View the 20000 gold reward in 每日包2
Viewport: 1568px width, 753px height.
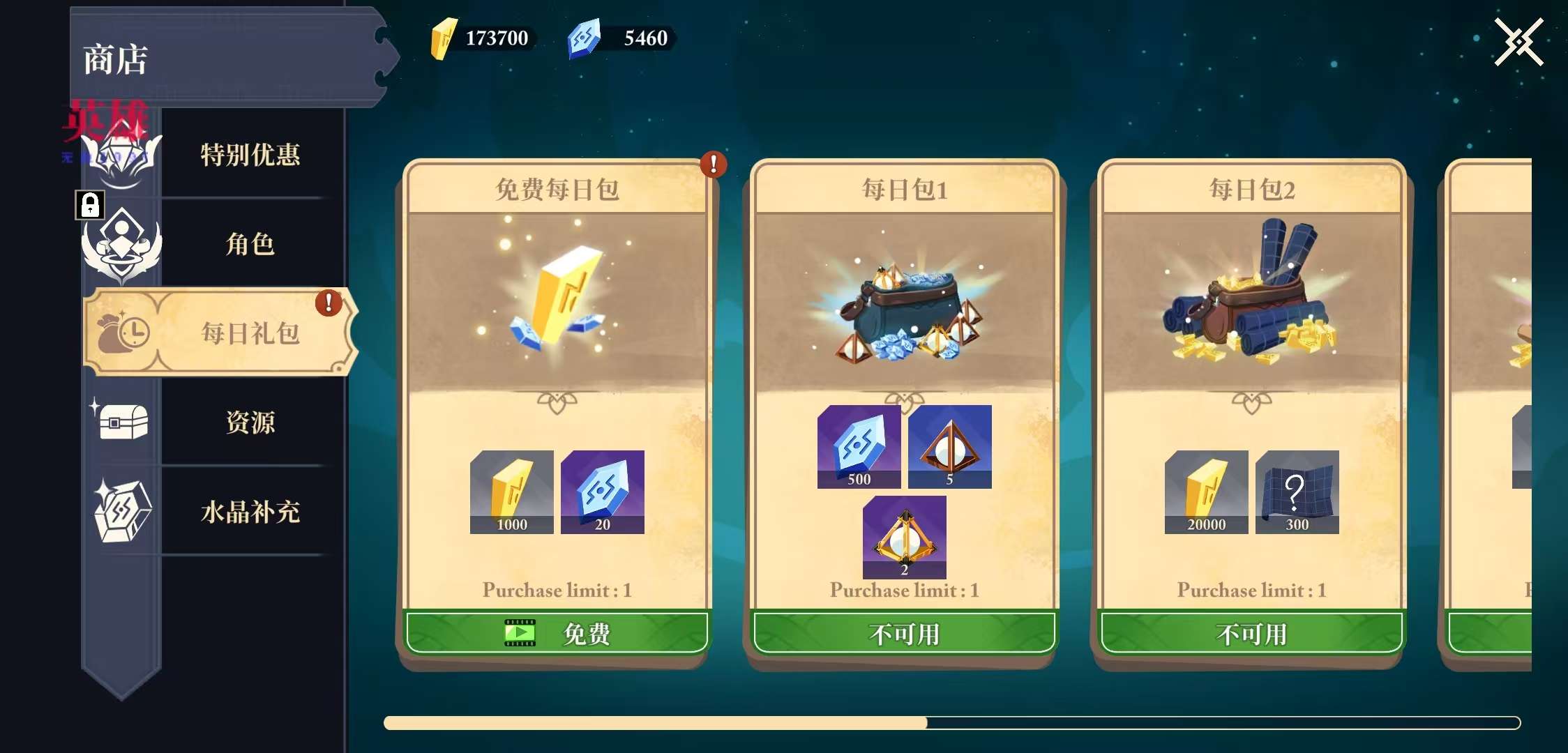click(1206, 492)
